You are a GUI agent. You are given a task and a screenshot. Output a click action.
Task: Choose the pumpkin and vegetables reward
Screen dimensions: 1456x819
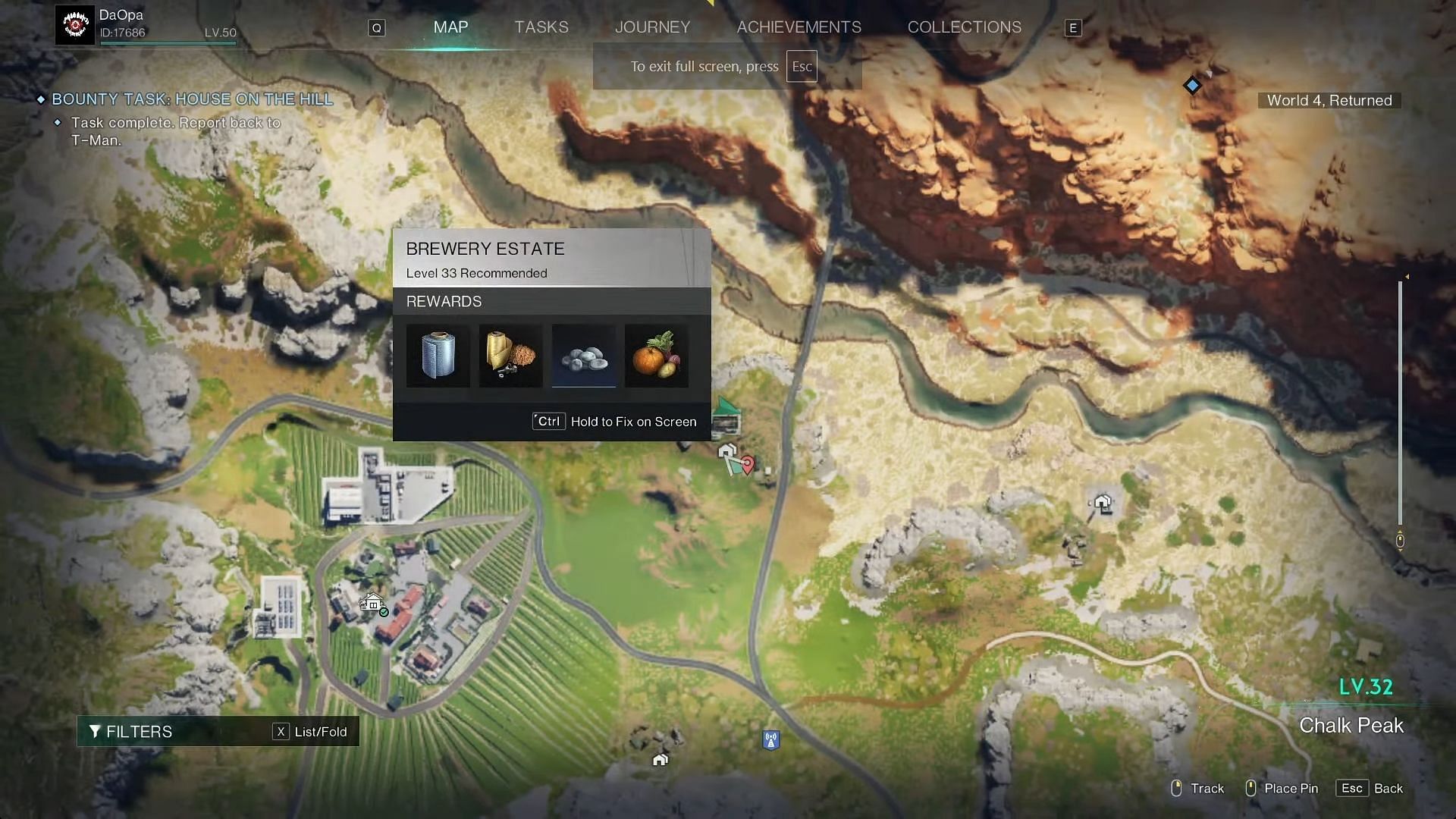coord(656,356)
